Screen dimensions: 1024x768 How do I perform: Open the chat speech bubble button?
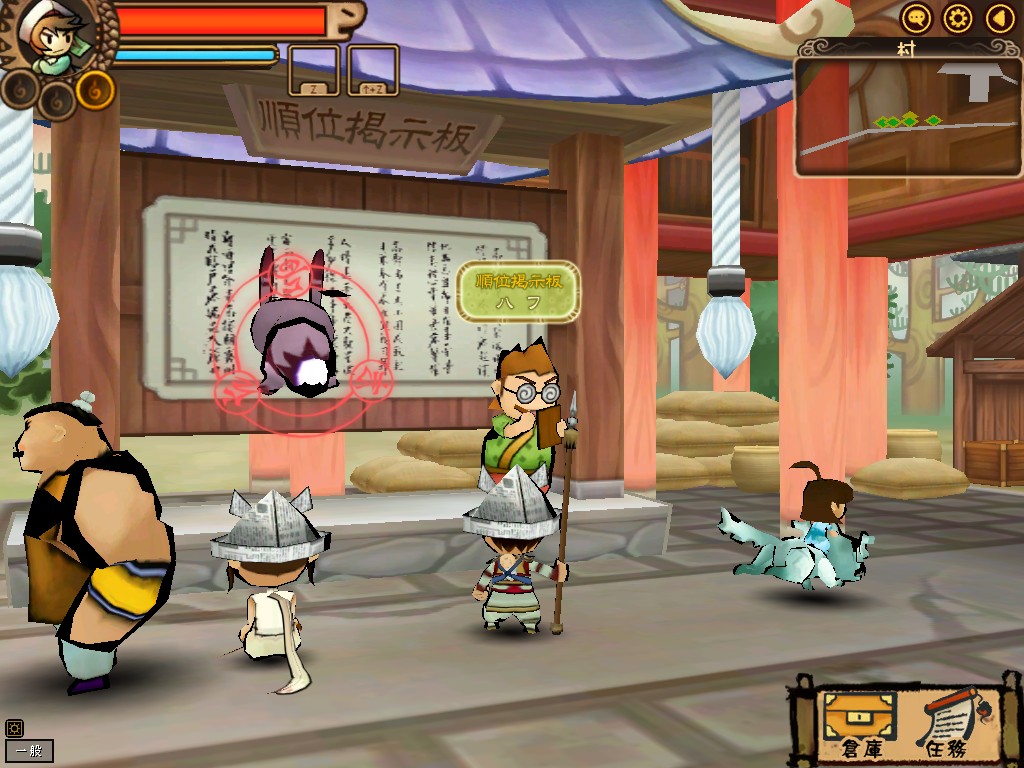coord(917,18)
